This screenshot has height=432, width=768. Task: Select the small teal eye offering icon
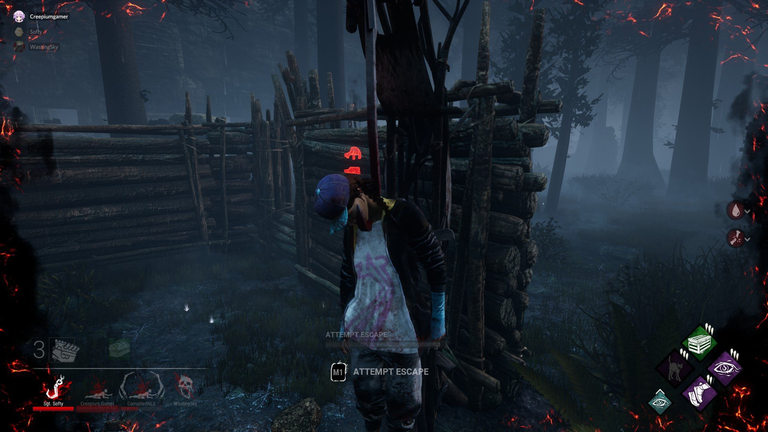[659, 402]
